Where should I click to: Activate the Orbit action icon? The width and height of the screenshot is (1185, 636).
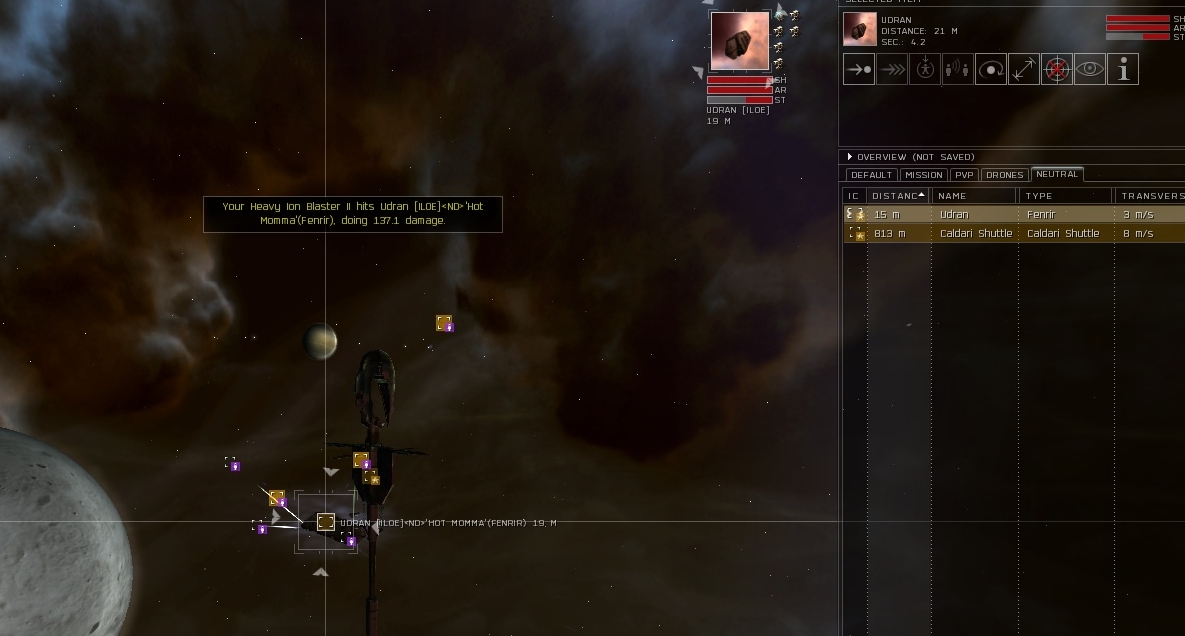coord(991,70)
